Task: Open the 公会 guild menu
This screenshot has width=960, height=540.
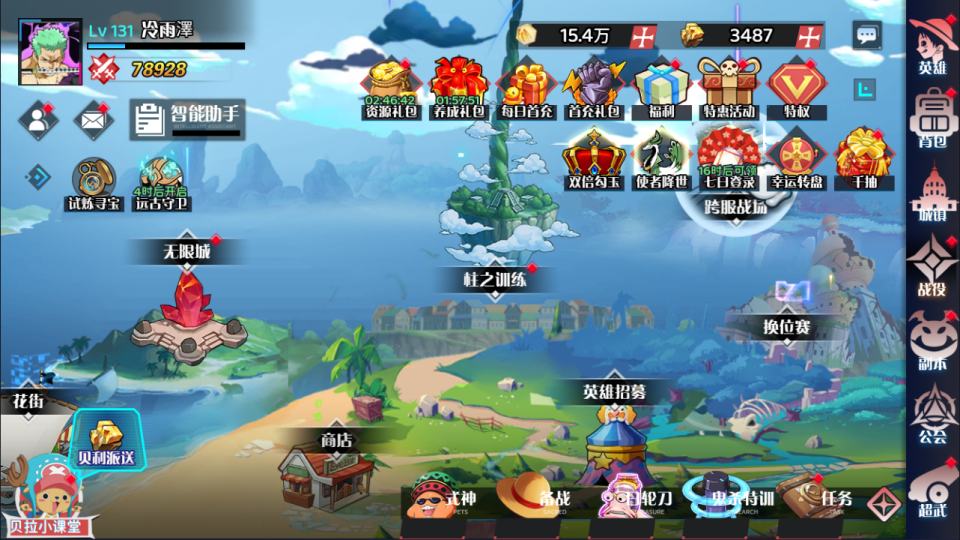Action: pos(932,412)
